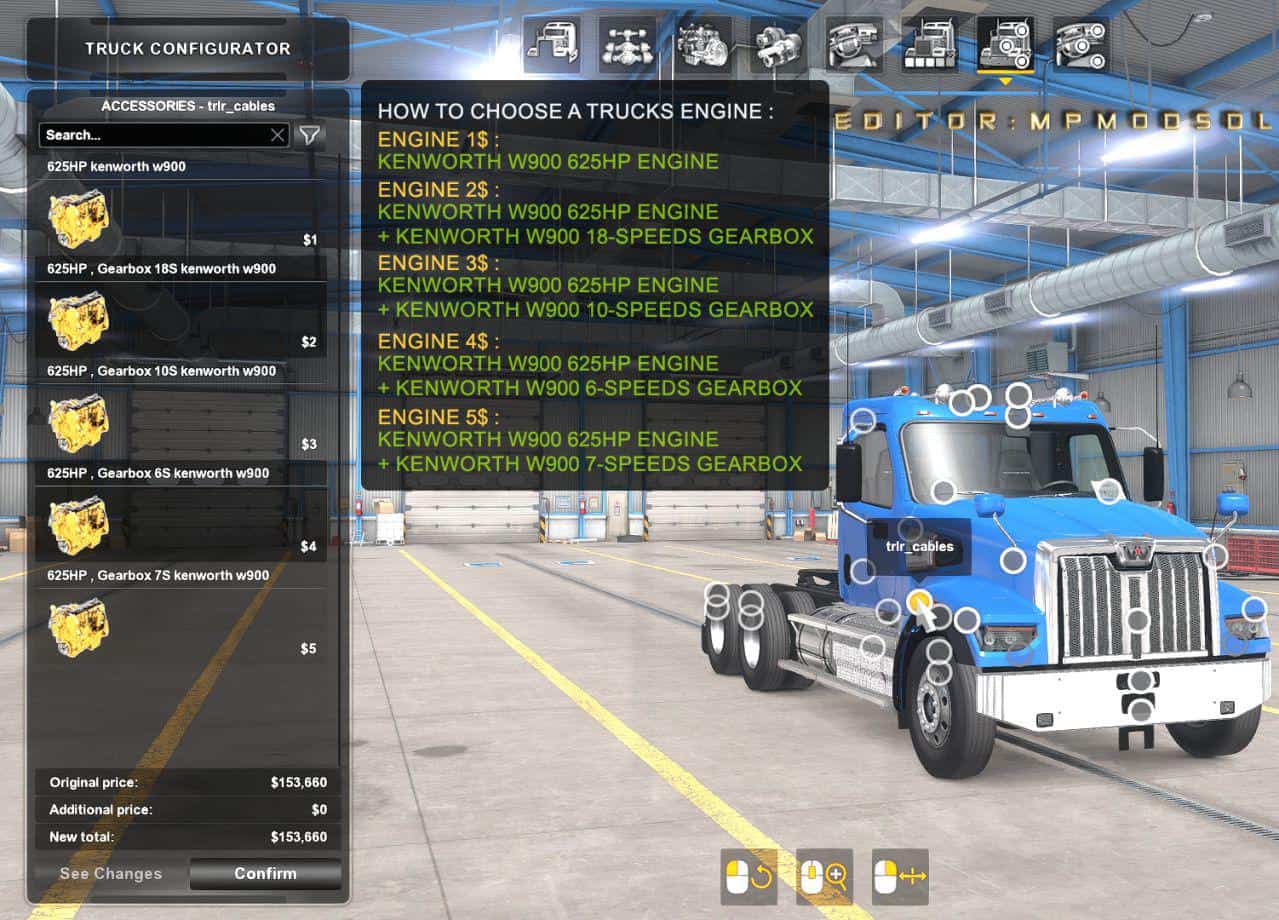Show the interior steering wheel tab
Screen dimensions: 1279x920
point(854,45)
